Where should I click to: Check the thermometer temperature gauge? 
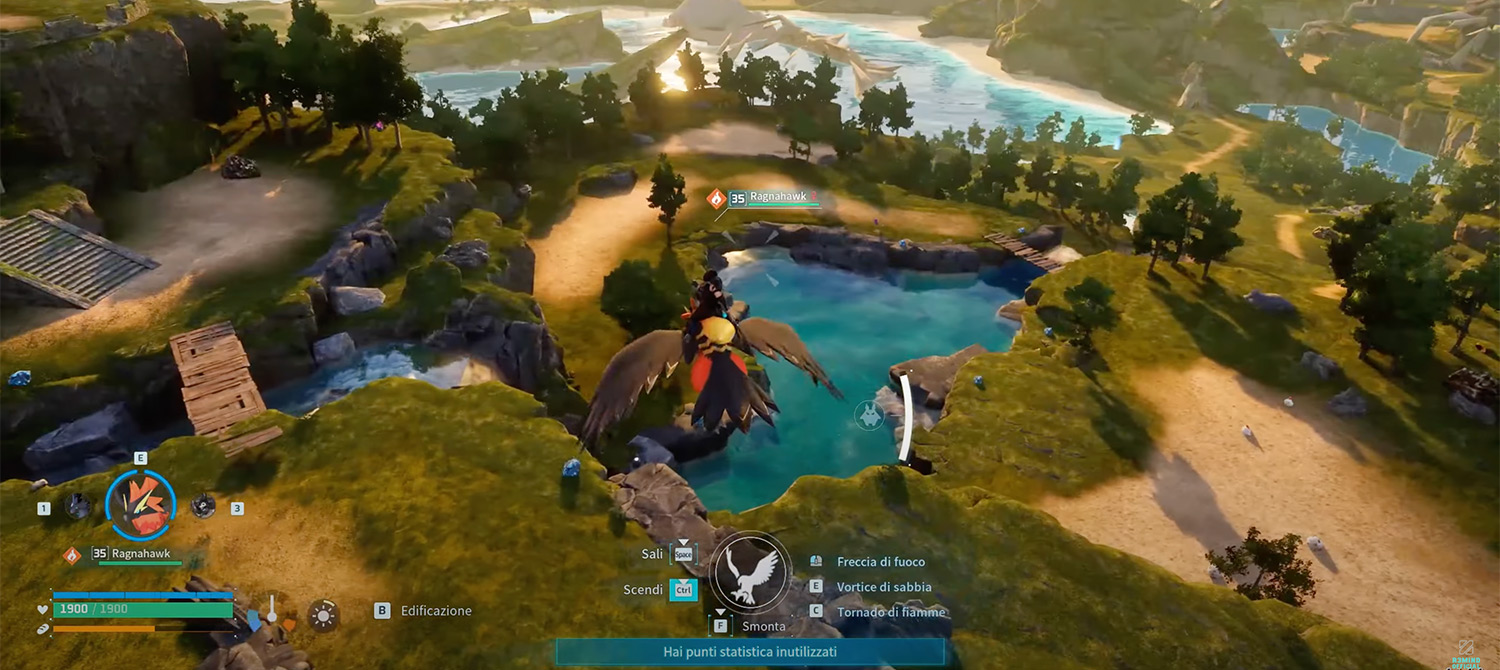[x=270, y=610]
